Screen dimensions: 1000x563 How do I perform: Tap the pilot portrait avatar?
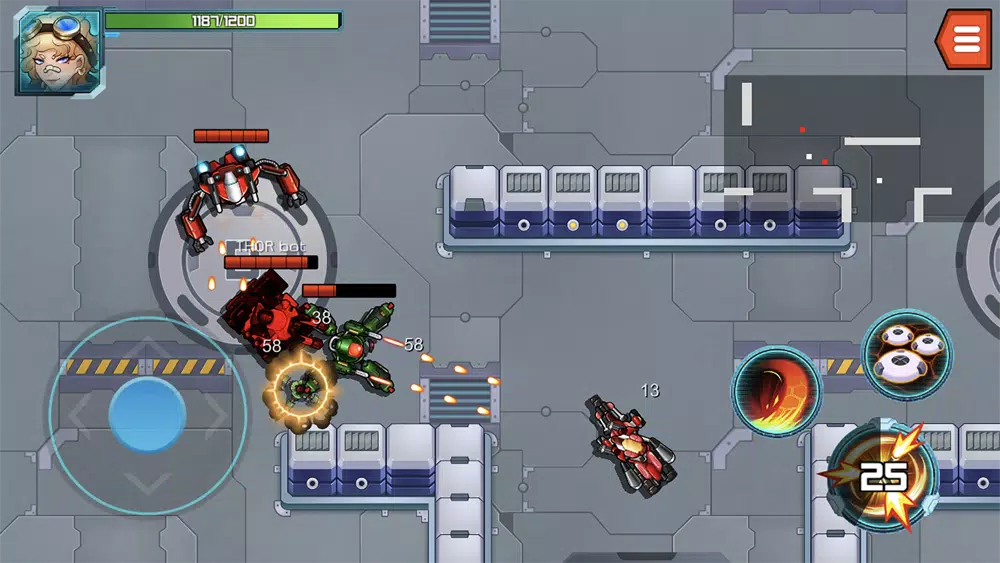[58, 50]
